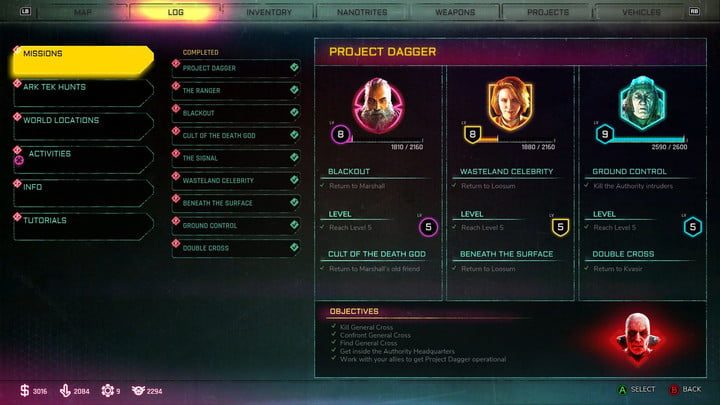Open the Projects tab
This screenshot has height=405, width=720.
tap(548, 12)
